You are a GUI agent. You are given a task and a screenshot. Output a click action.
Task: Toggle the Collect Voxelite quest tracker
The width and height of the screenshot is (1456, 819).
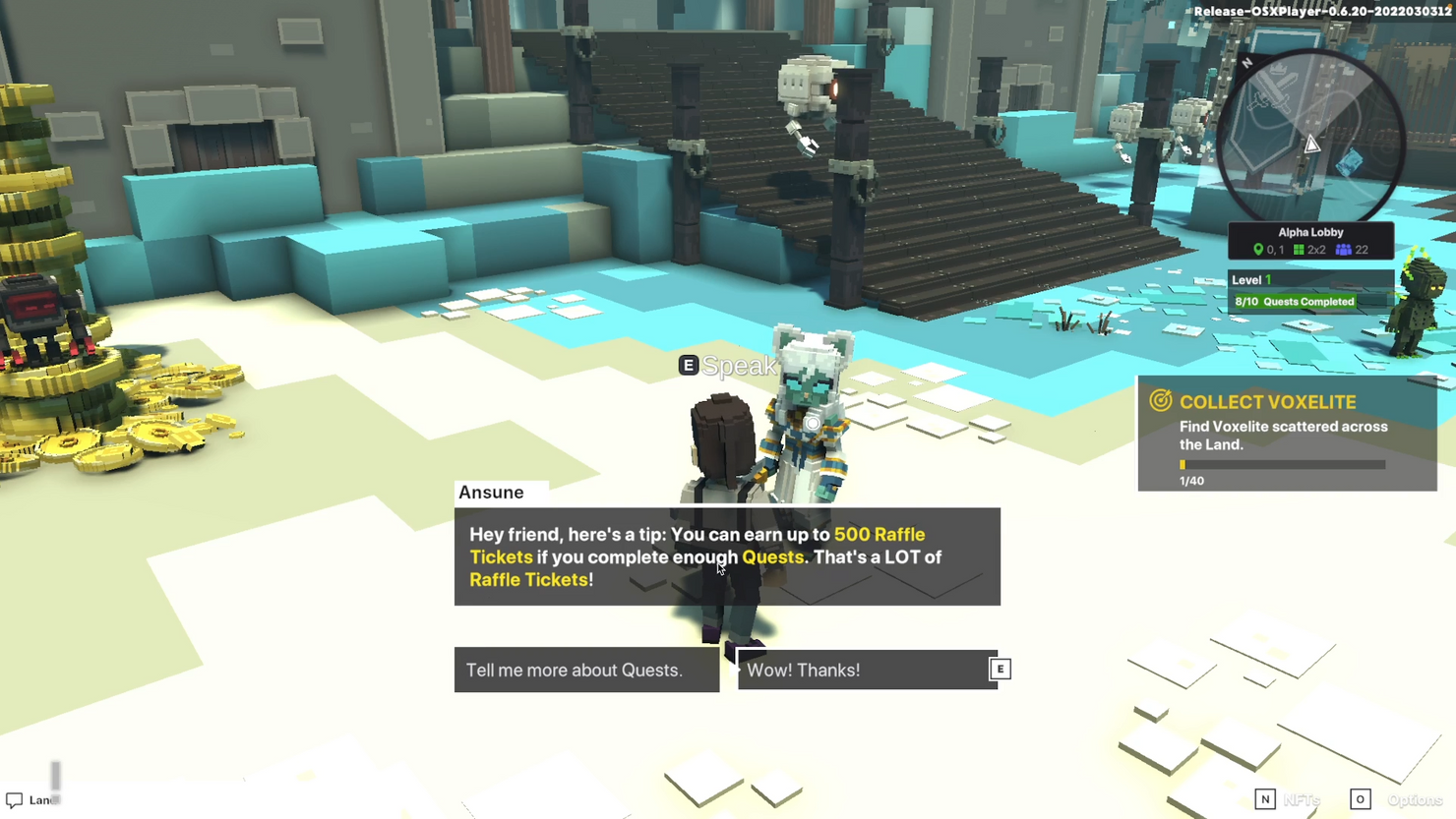(1284, 433)
